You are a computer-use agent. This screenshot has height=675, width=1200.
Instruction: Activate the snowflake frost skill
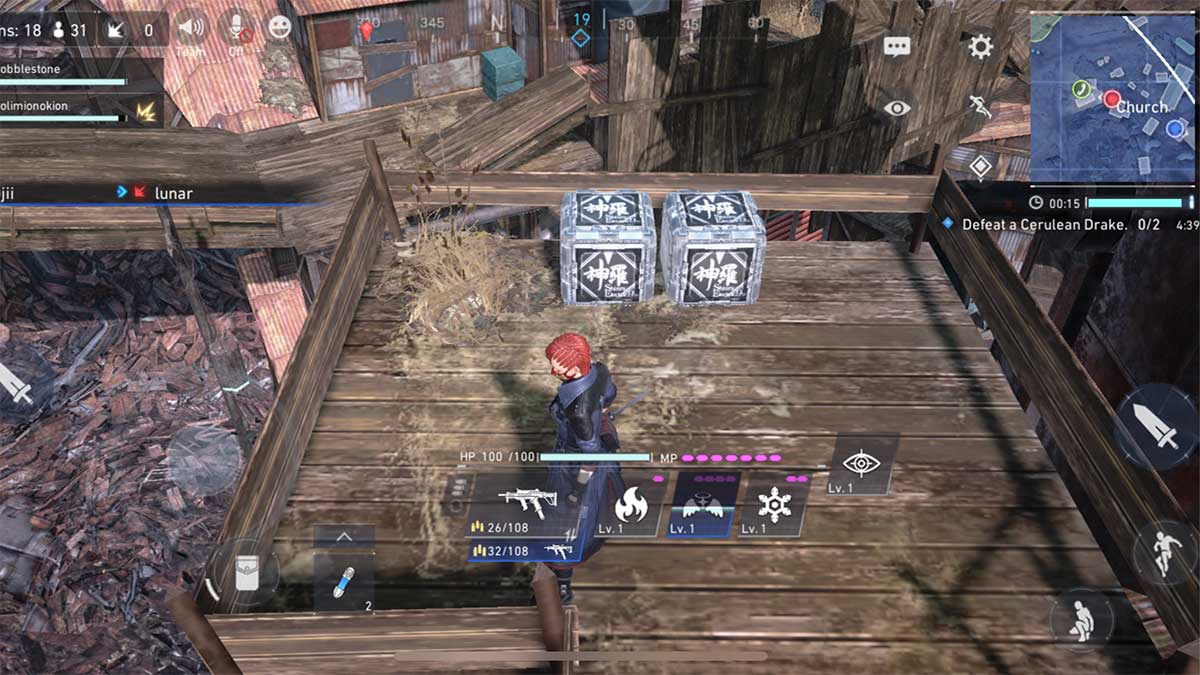(x=774, y=507)
